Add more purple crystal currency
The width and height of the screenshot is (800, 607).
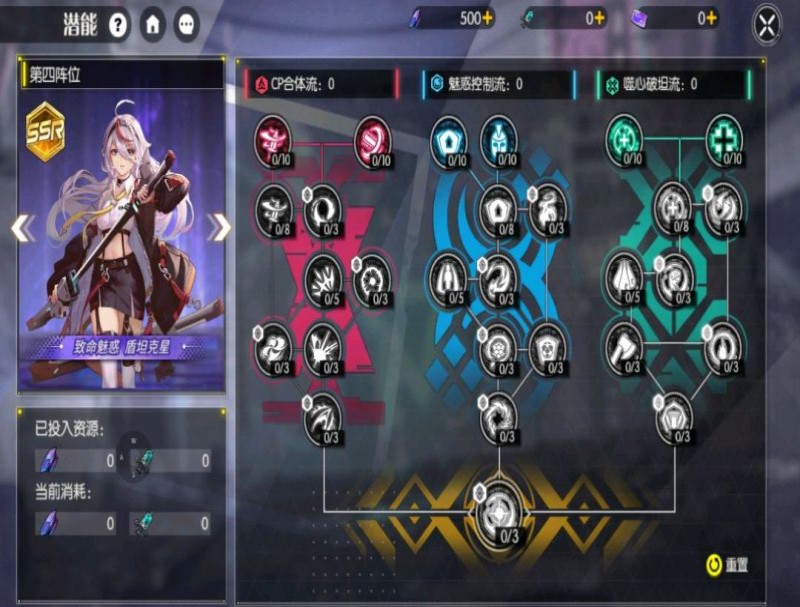point(487,18)
